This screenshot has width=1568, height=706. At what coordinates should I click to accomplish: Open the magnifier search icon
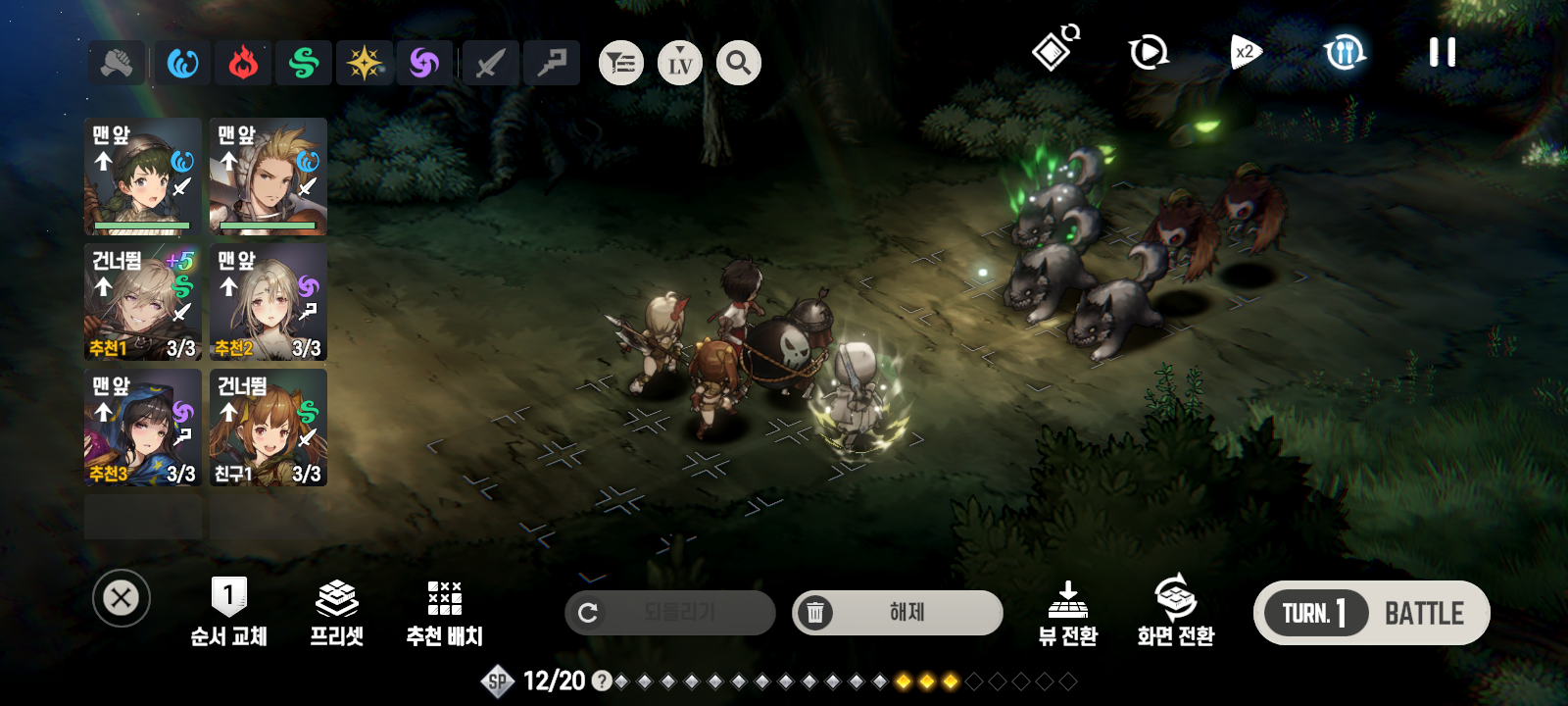coord(738,62)
